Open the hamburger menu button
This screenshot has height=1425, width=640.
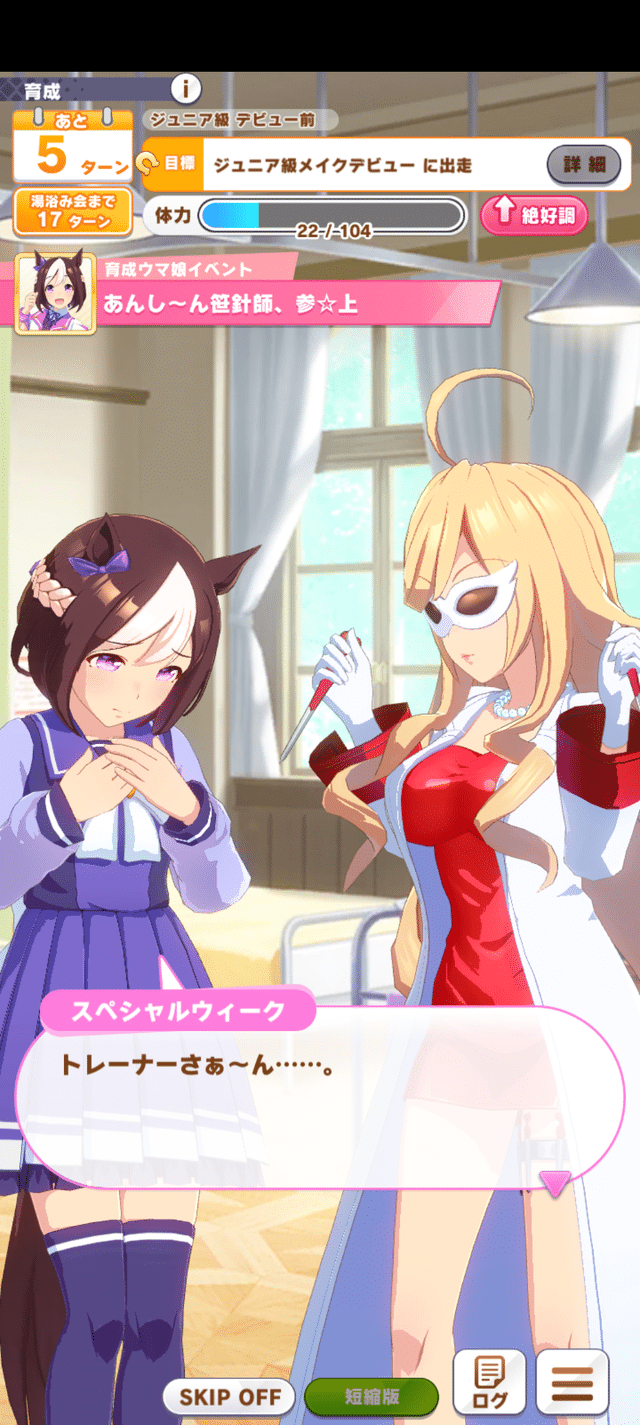pos(572,1381)
